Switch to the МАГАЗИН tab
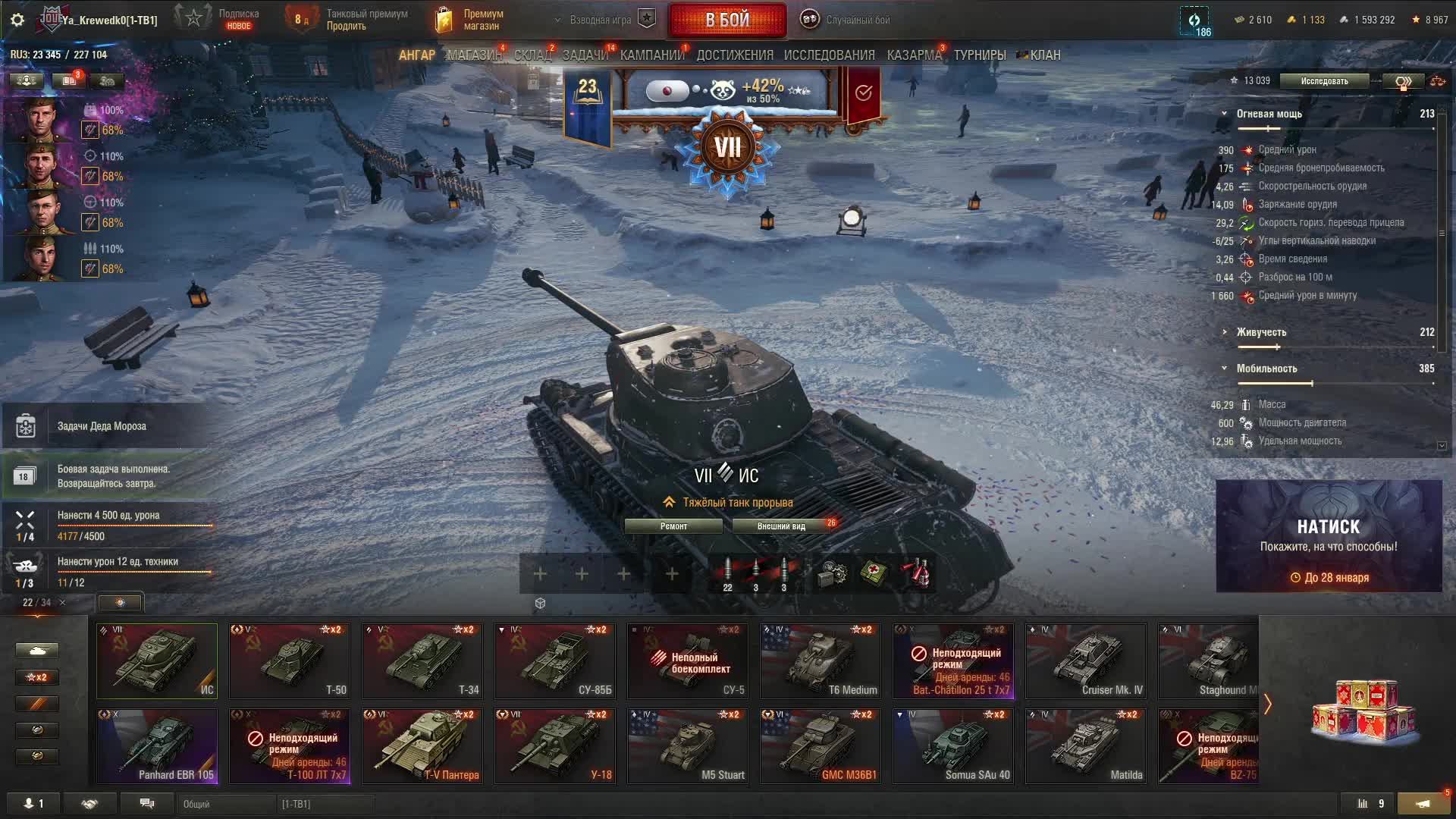 pyautogui.click(x=474, y=55)
